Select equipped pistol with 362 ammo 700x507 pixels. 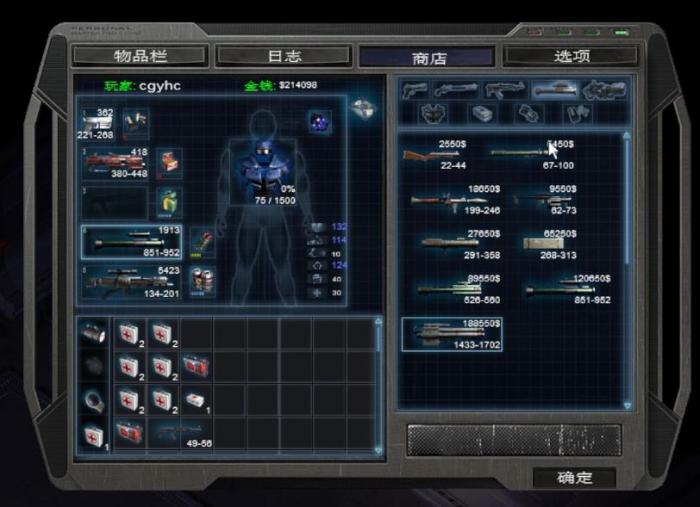pos(100,124)
